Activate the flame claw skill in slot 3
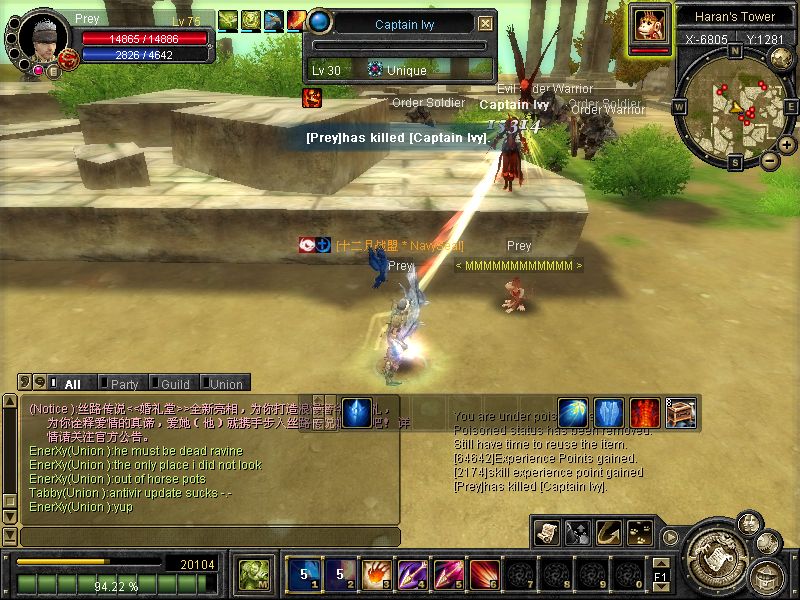Screen dimensions: 800x600 375,574
